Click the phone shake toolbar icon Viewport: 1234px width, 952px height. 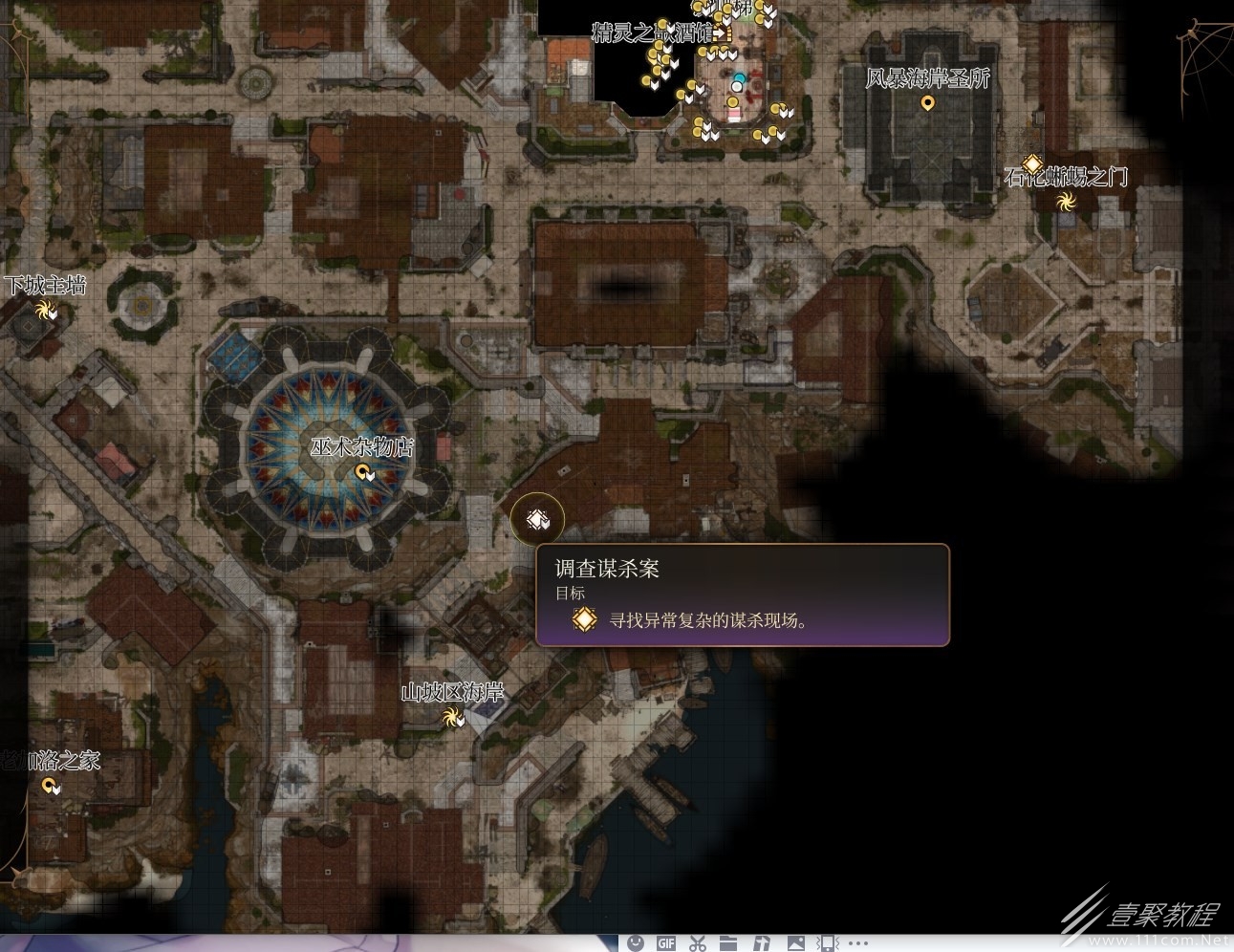click(827, 943)
